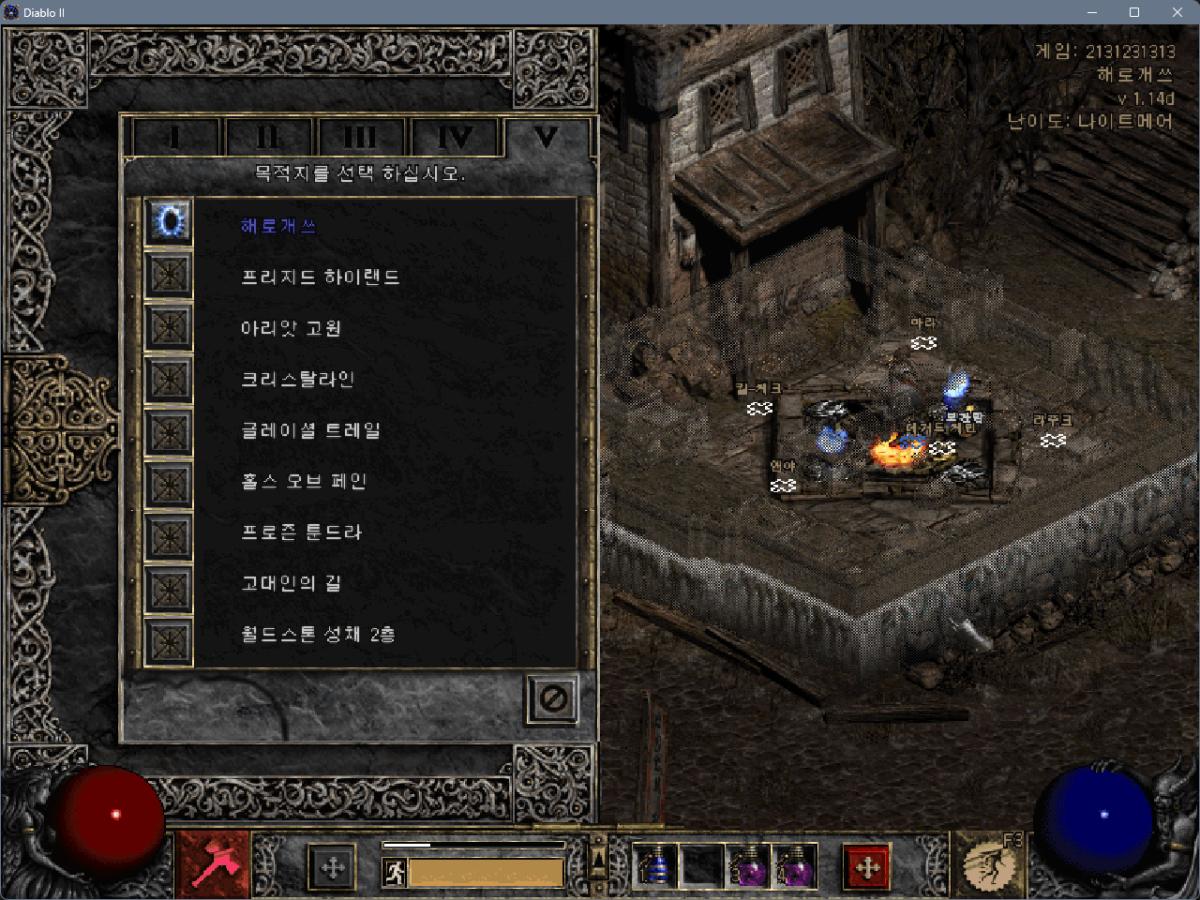Switch to the Act I waypoint tab
1200x900 pixels.
point(176,137)
